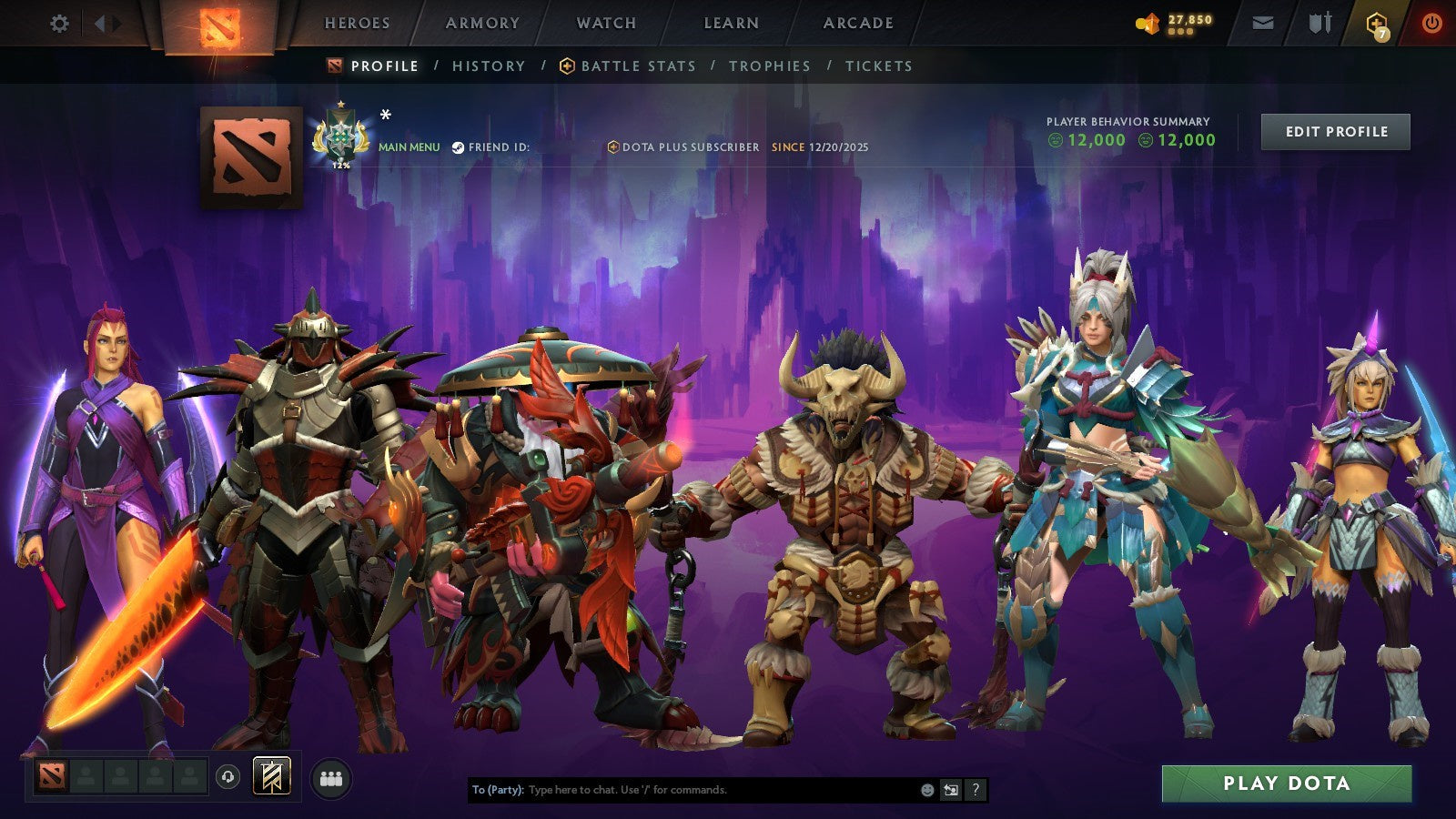Open the Dota 2 logo home button
1456x819 pixels.
(x=218, y=25)
